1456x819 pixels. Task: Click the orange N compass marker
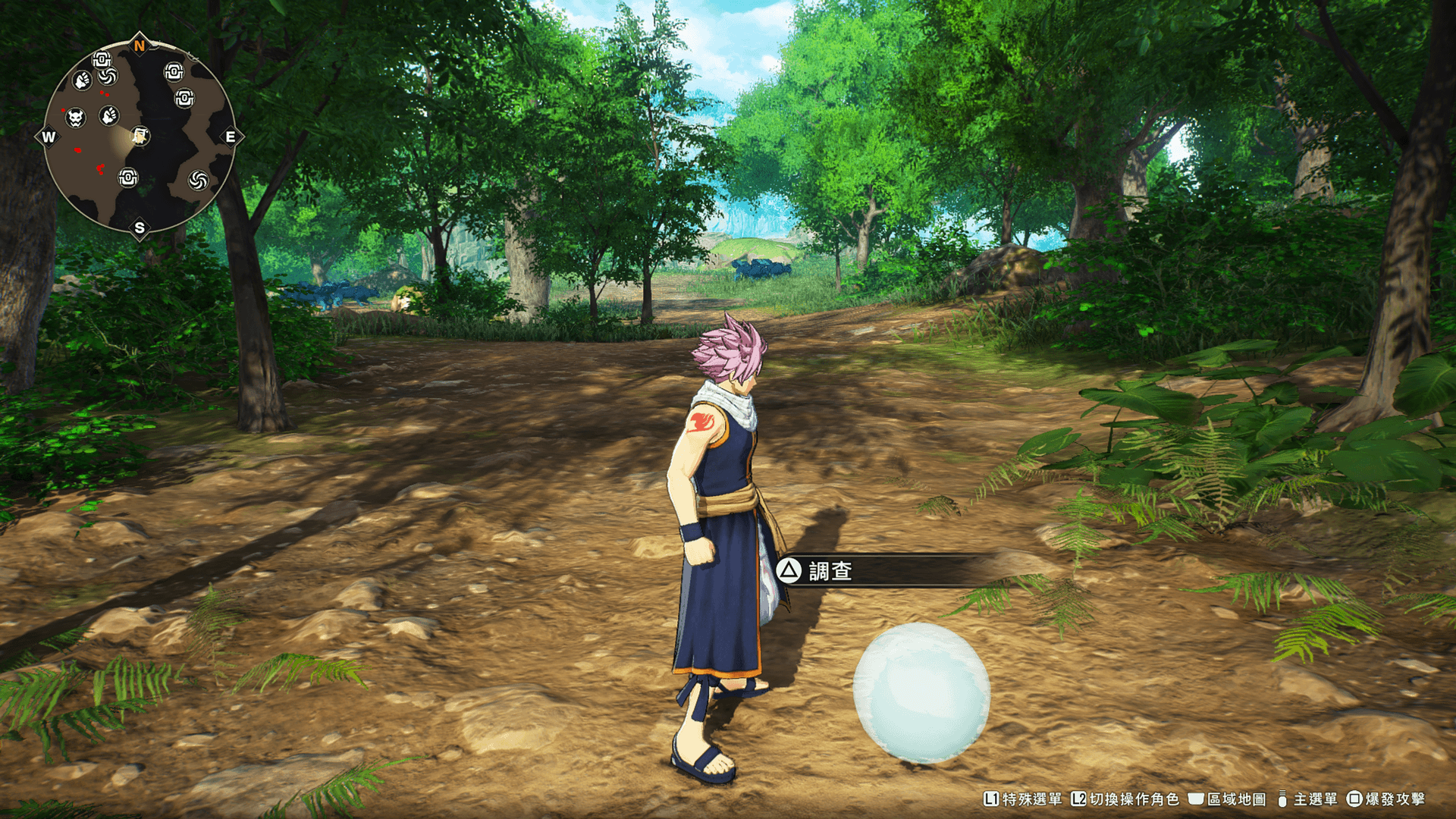(x=140, y=46)
